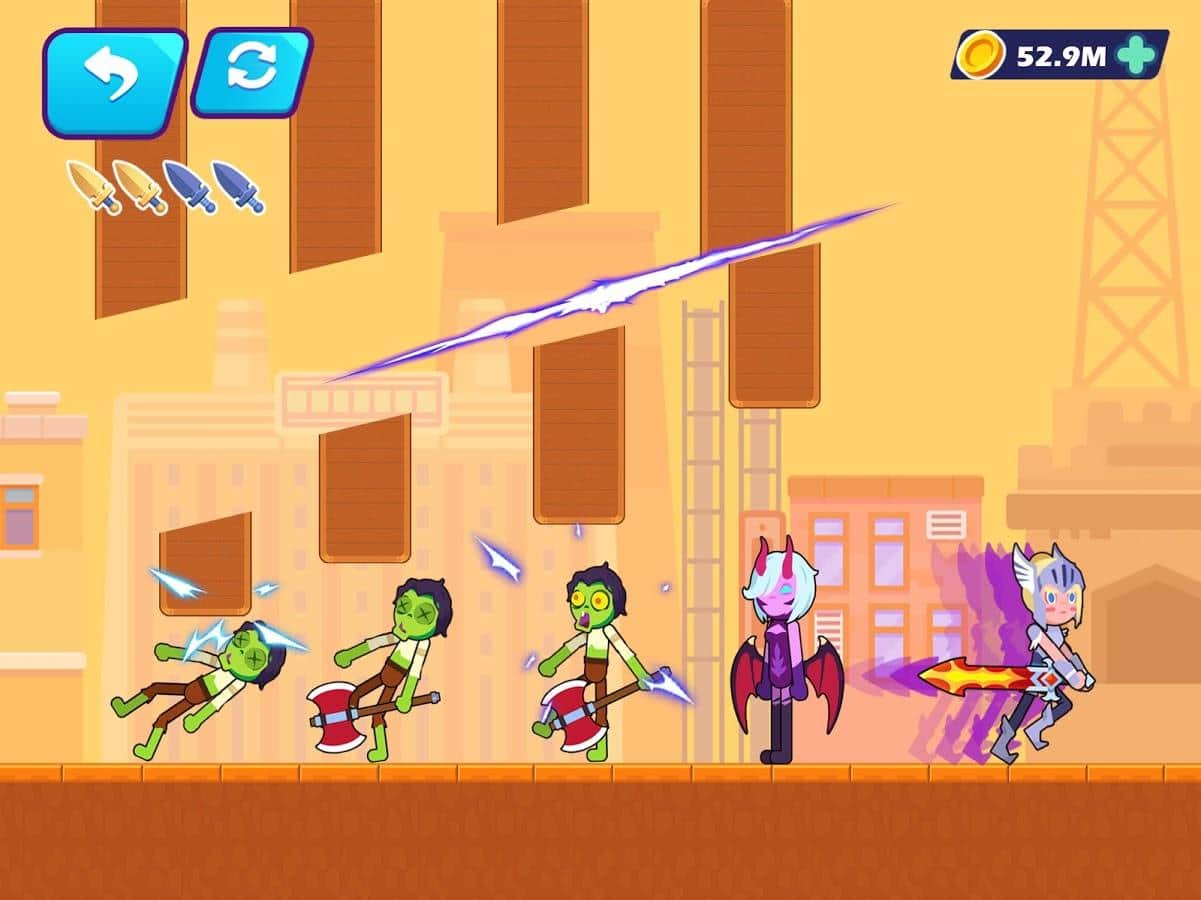The height and width of the screenshot is (900, 1201).
Task: Restart the level with the refresh button
Action: (x=251, y=71)
